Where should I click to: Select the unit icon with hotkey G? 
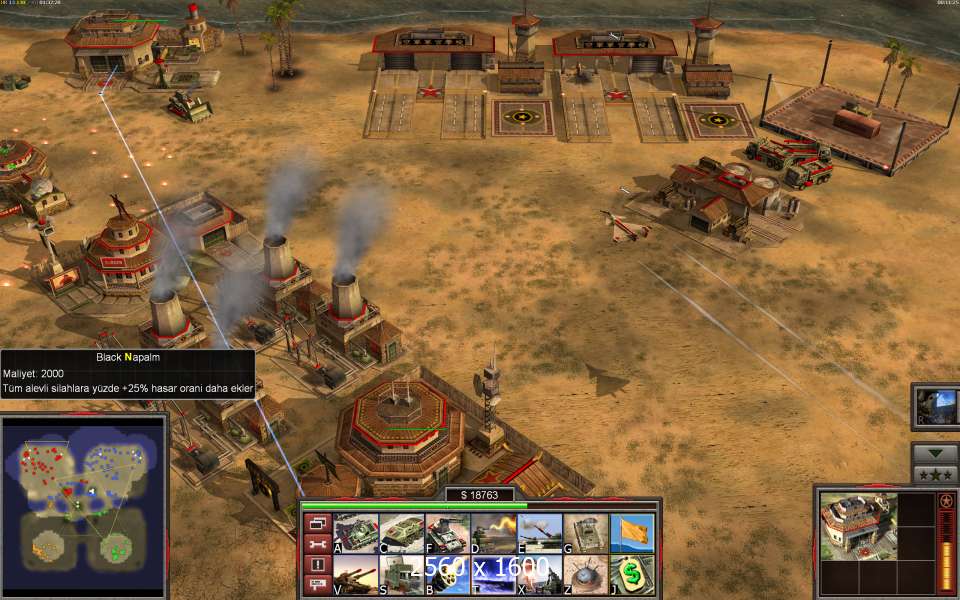coord(585,533)
